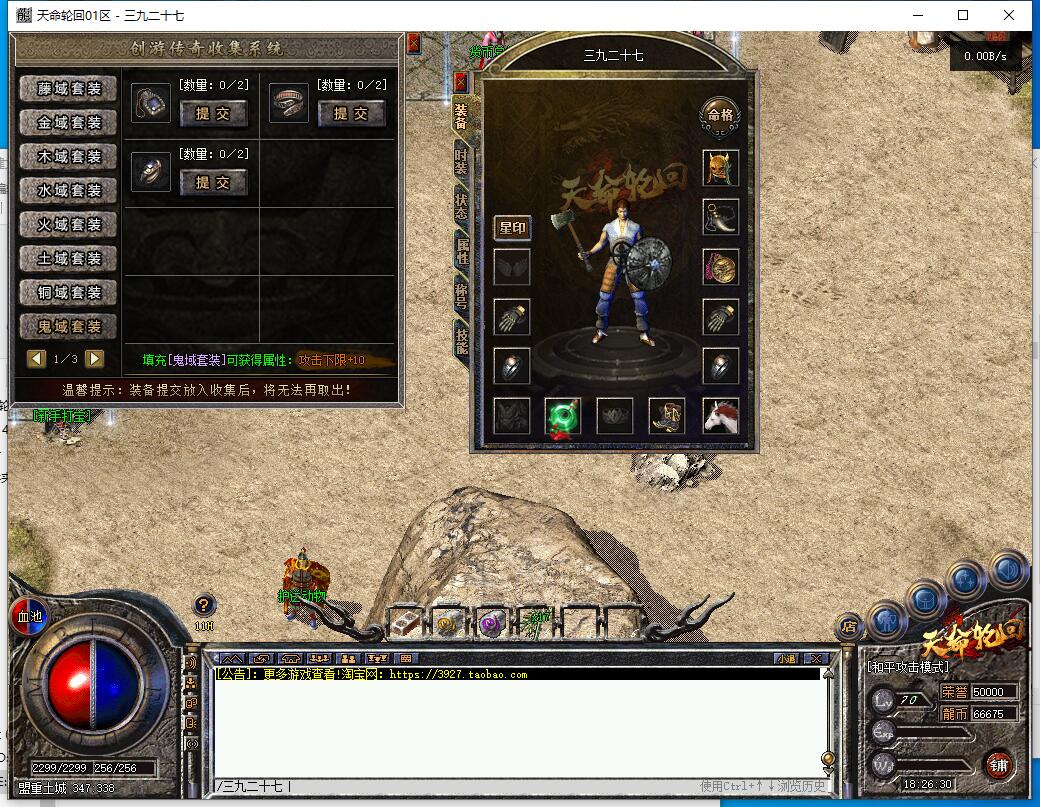The height and width of the screenshot is (807, 1040).
Task: Close the character equipment panel
Action: coord(461,81)
